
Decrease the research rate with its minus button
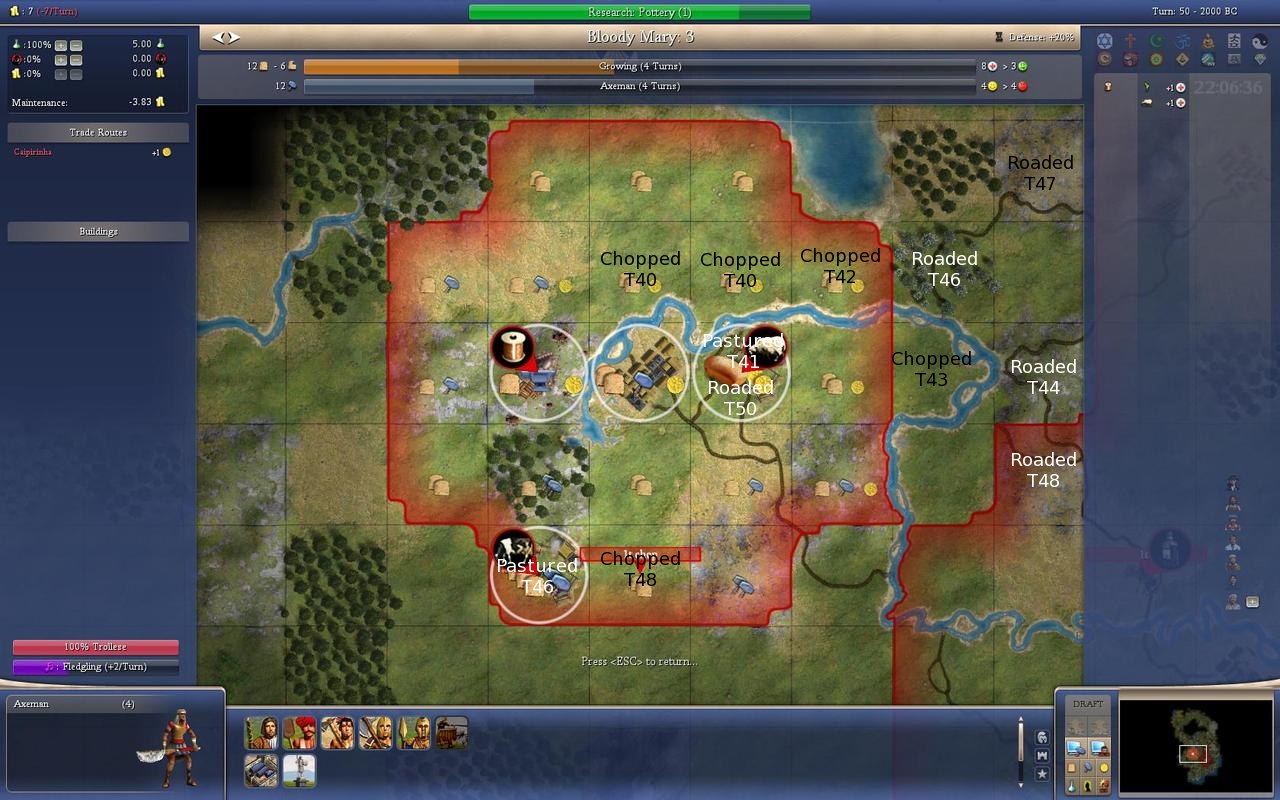(76, 45)
